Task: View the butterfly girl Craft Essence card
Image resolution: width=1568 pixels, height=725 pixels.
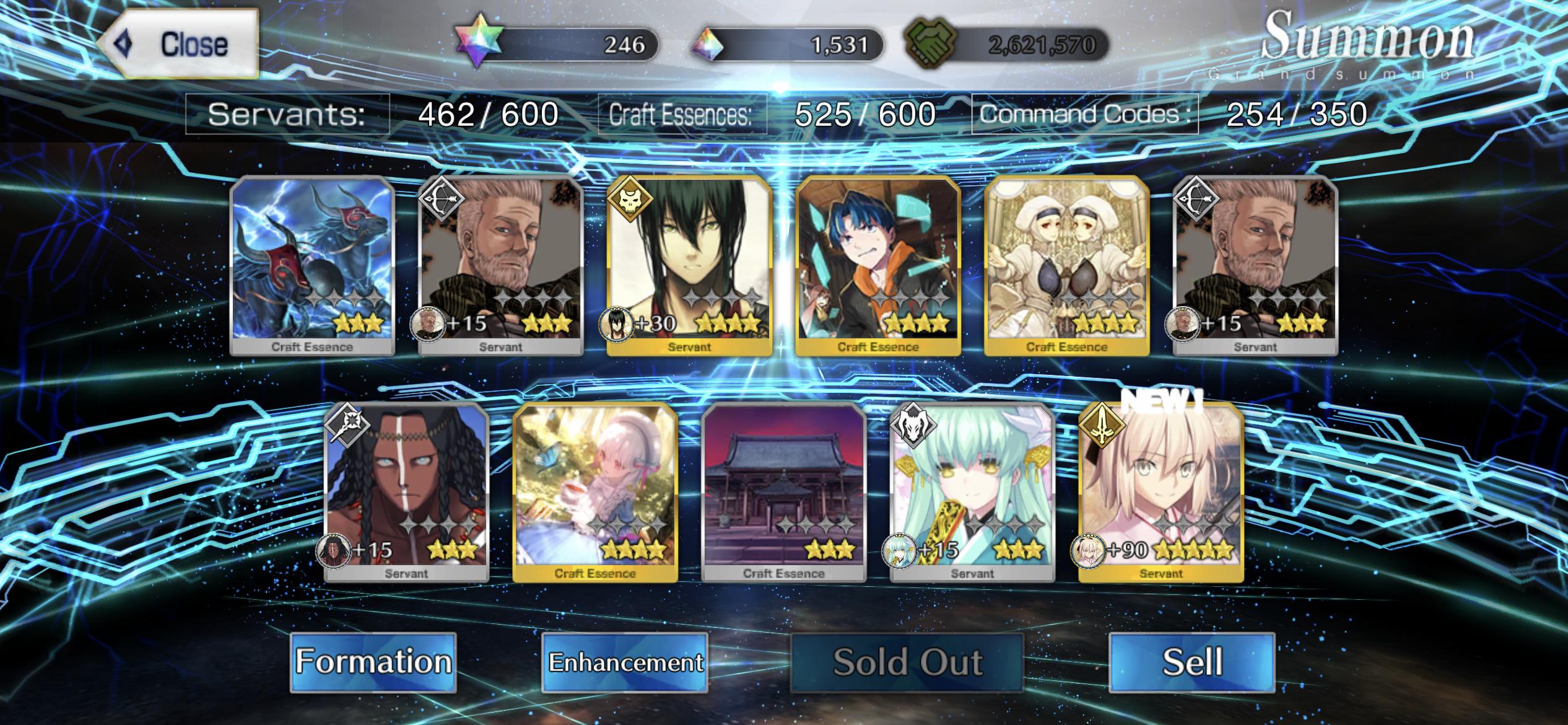Action: tap(595, 492)
